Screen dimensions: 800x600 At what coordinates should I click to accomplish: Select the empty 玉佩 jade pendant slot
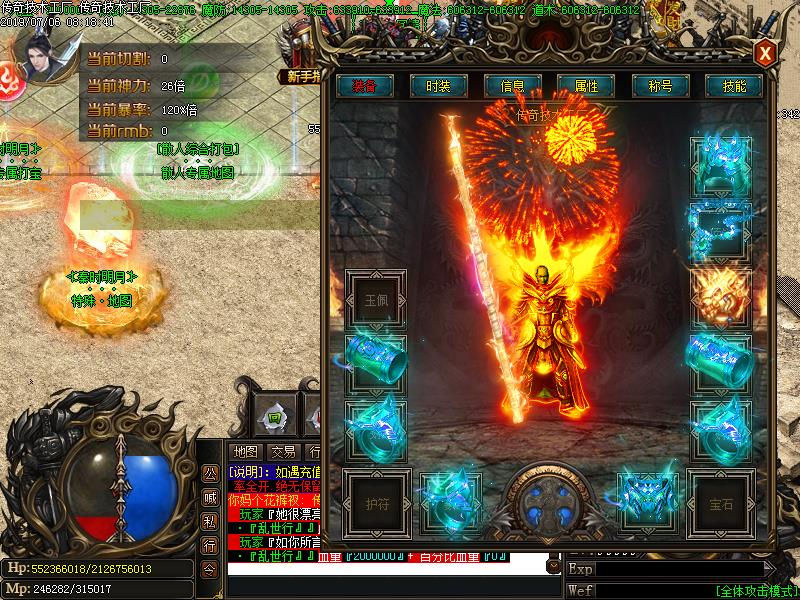tap(375, 298)
